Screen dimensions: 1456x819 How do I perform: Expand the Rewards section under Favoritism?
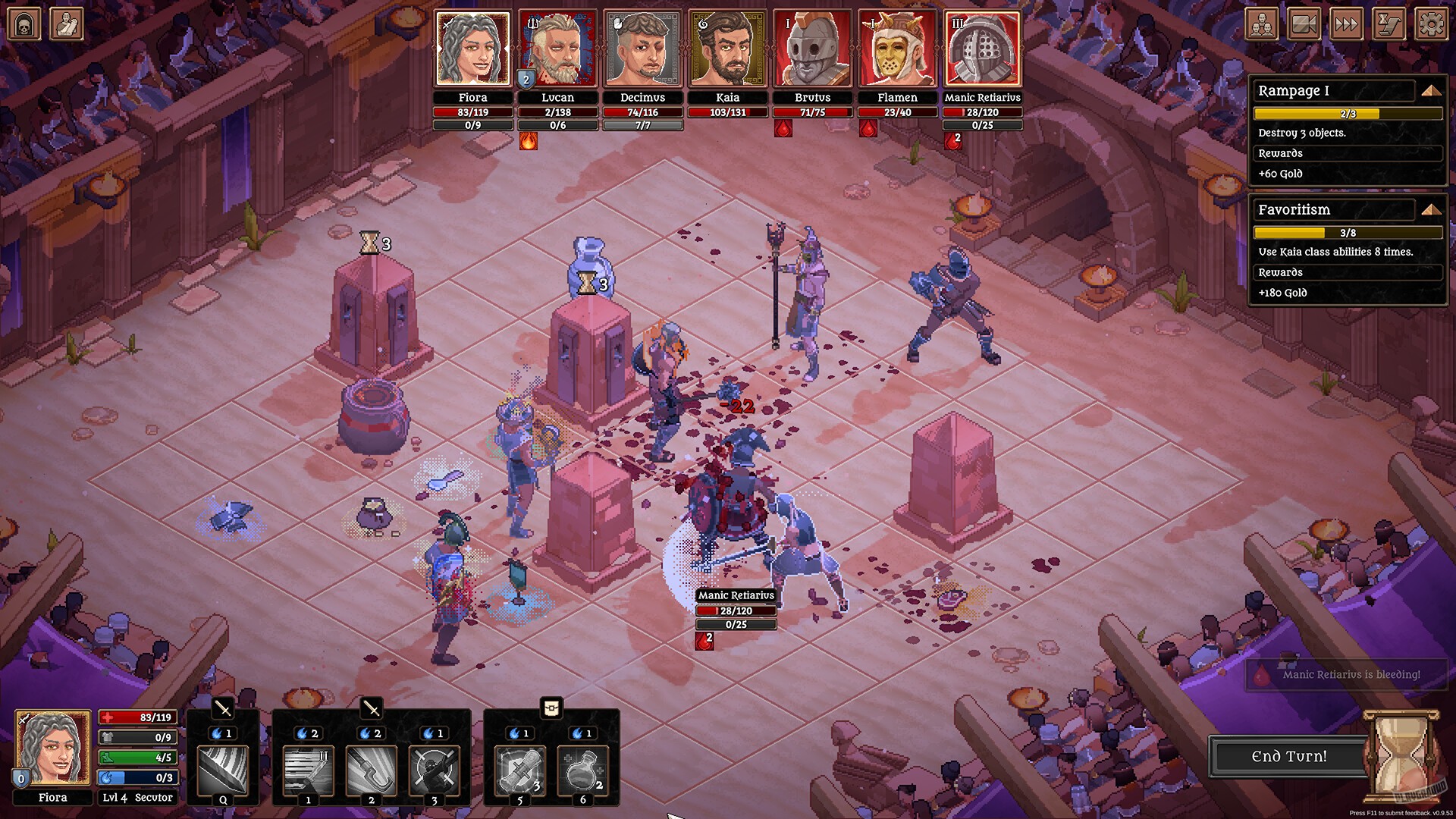(x=1348, y=272)
